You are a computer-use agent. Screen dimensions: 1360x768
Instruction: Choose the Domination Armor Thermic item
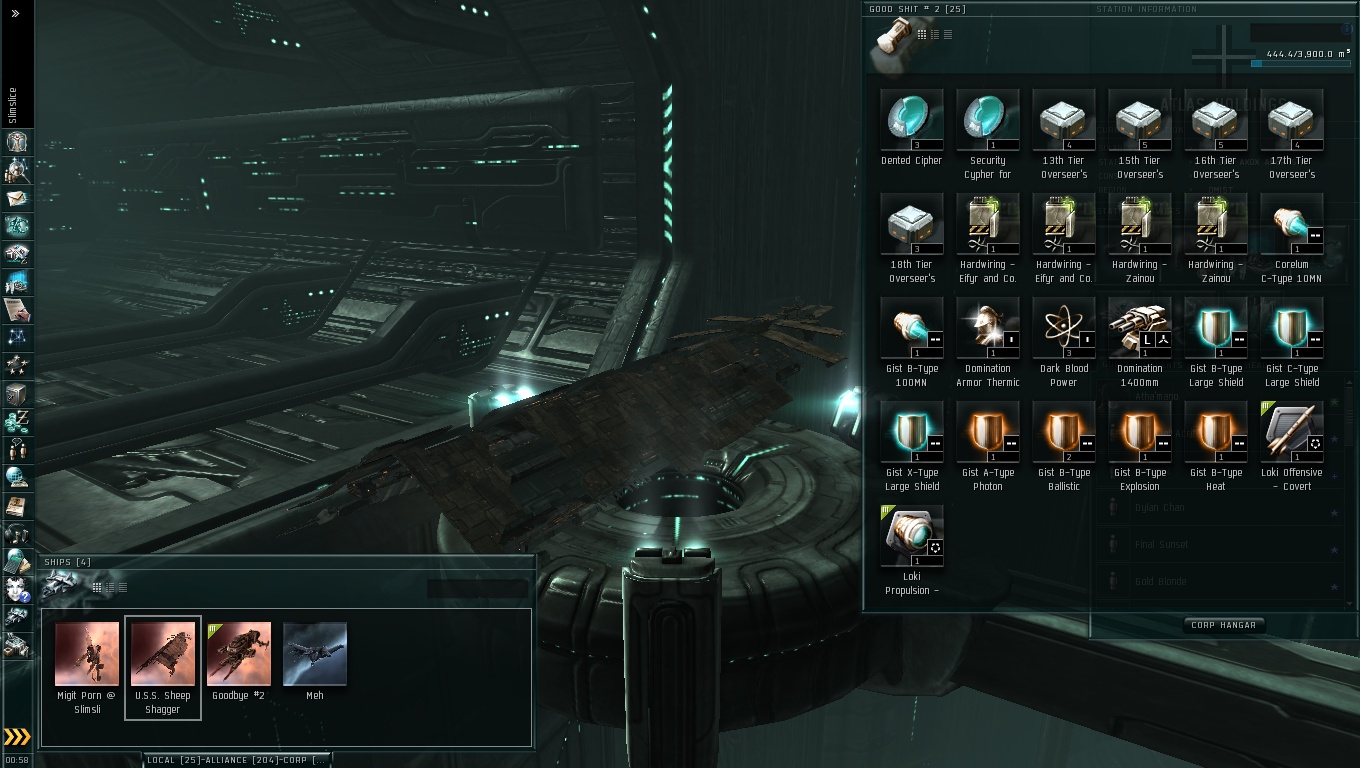tap(987, 328)
